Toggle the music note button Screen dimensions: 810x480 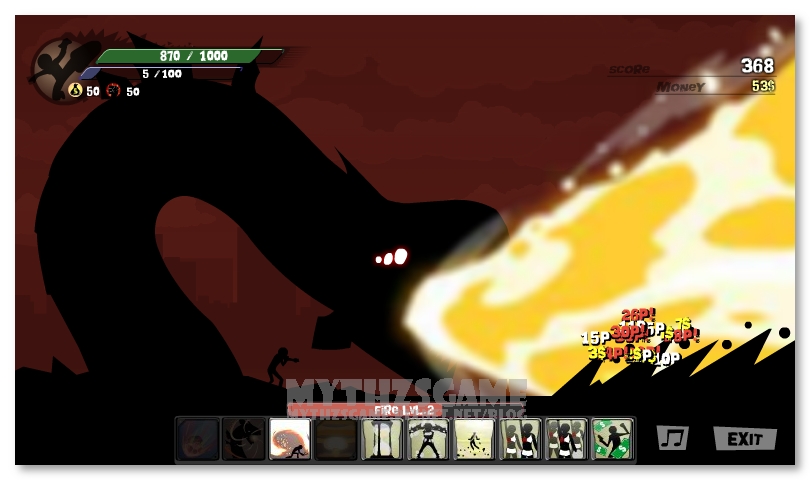pos(672,438)
